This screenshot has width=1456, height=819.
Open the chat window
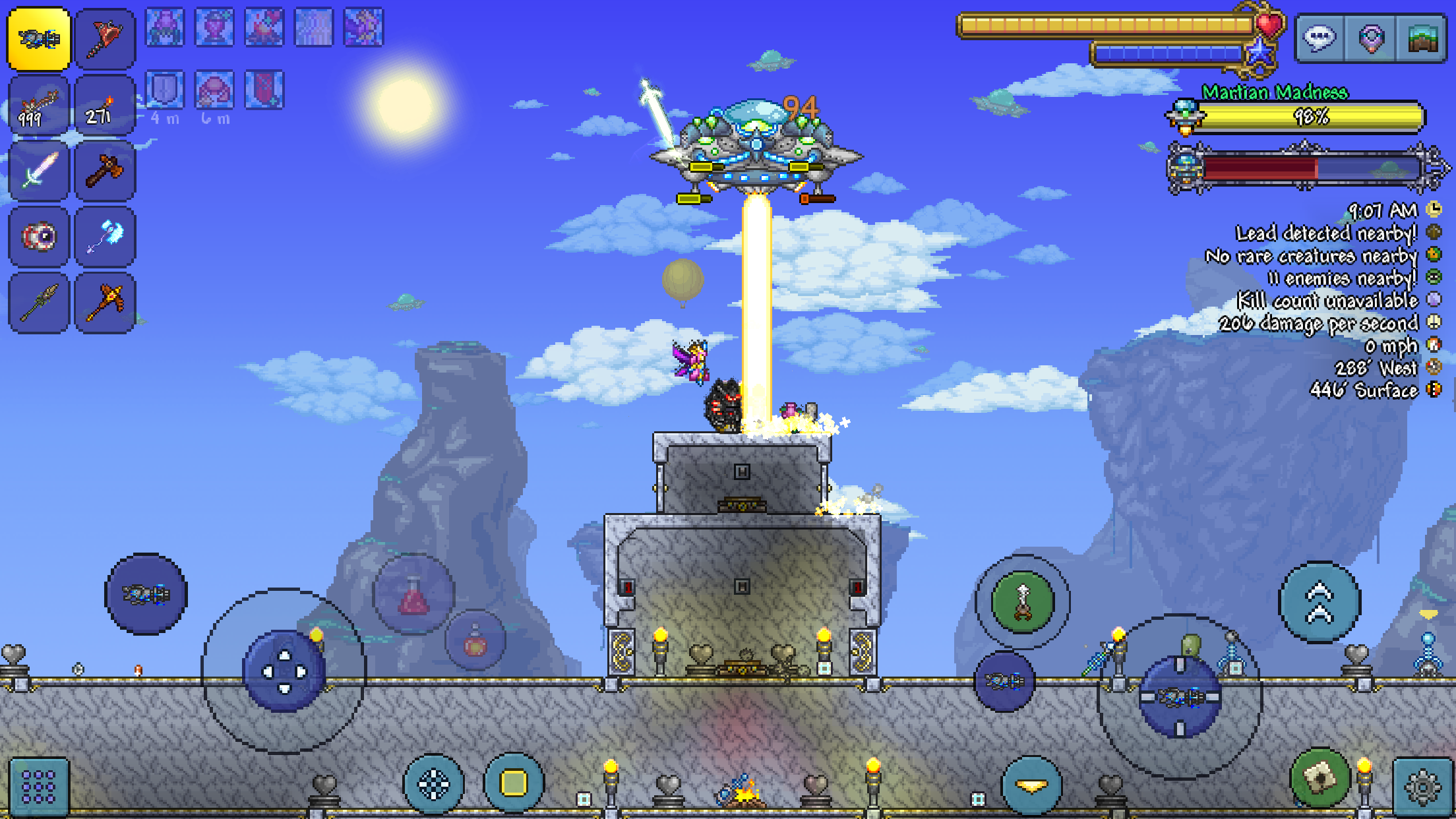[1319, 38]
